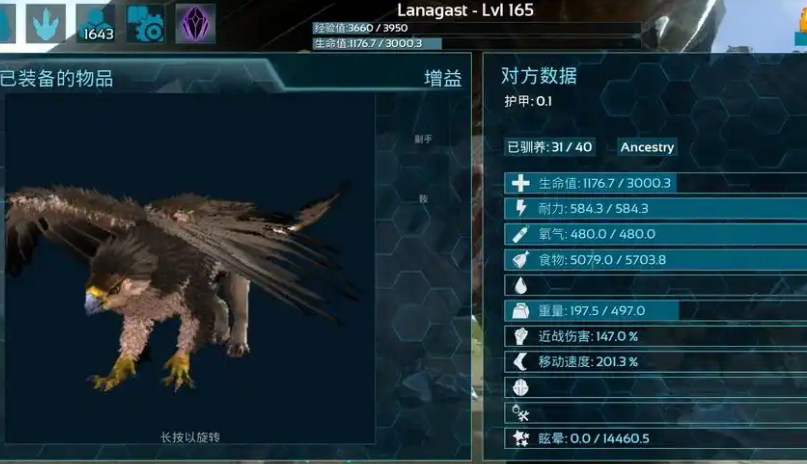Open the purple crystal icon
Viewport: 807px width, 464px height.
[196, 23]
